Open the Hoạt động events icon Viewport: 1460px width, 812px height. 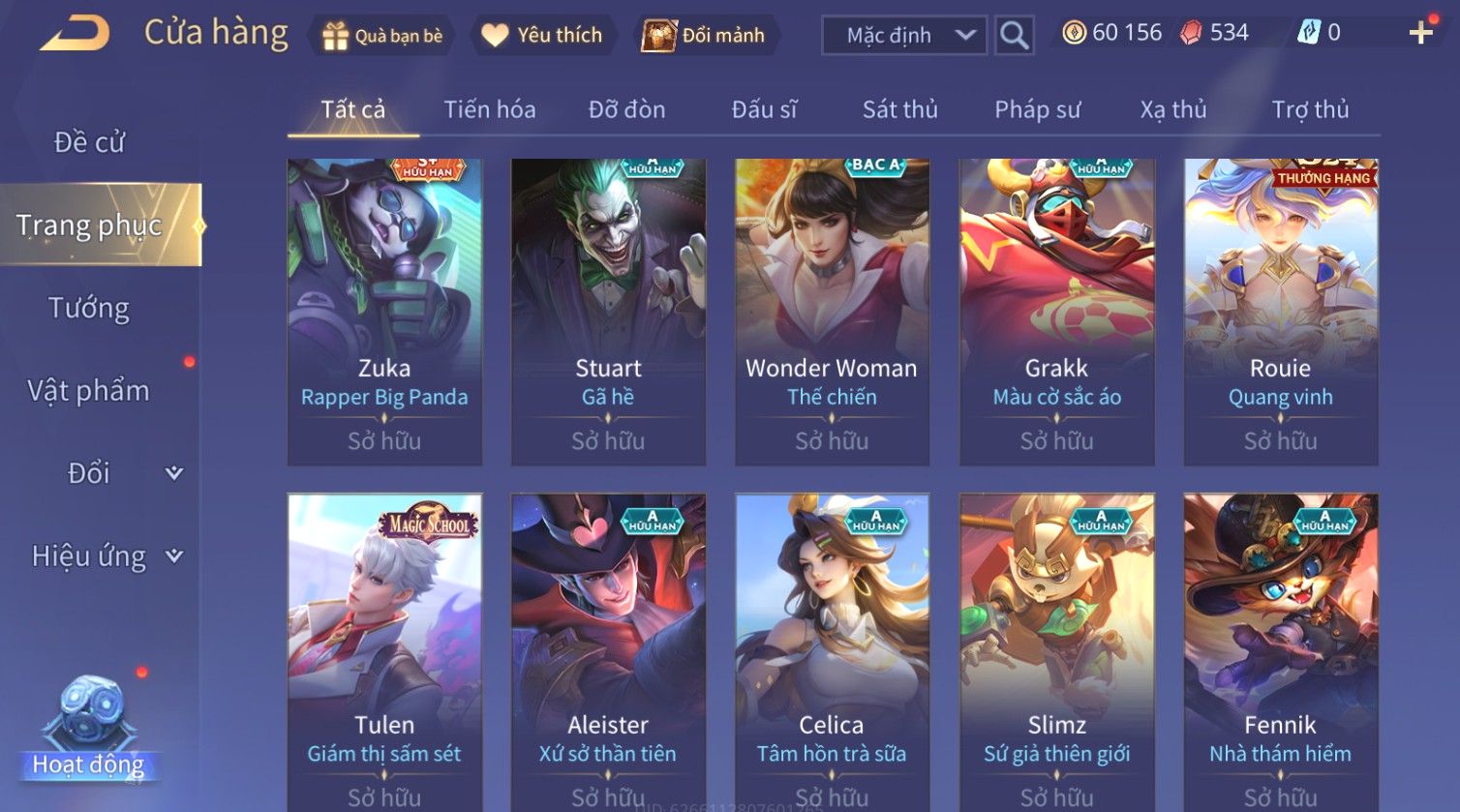(x=89, y=728)
